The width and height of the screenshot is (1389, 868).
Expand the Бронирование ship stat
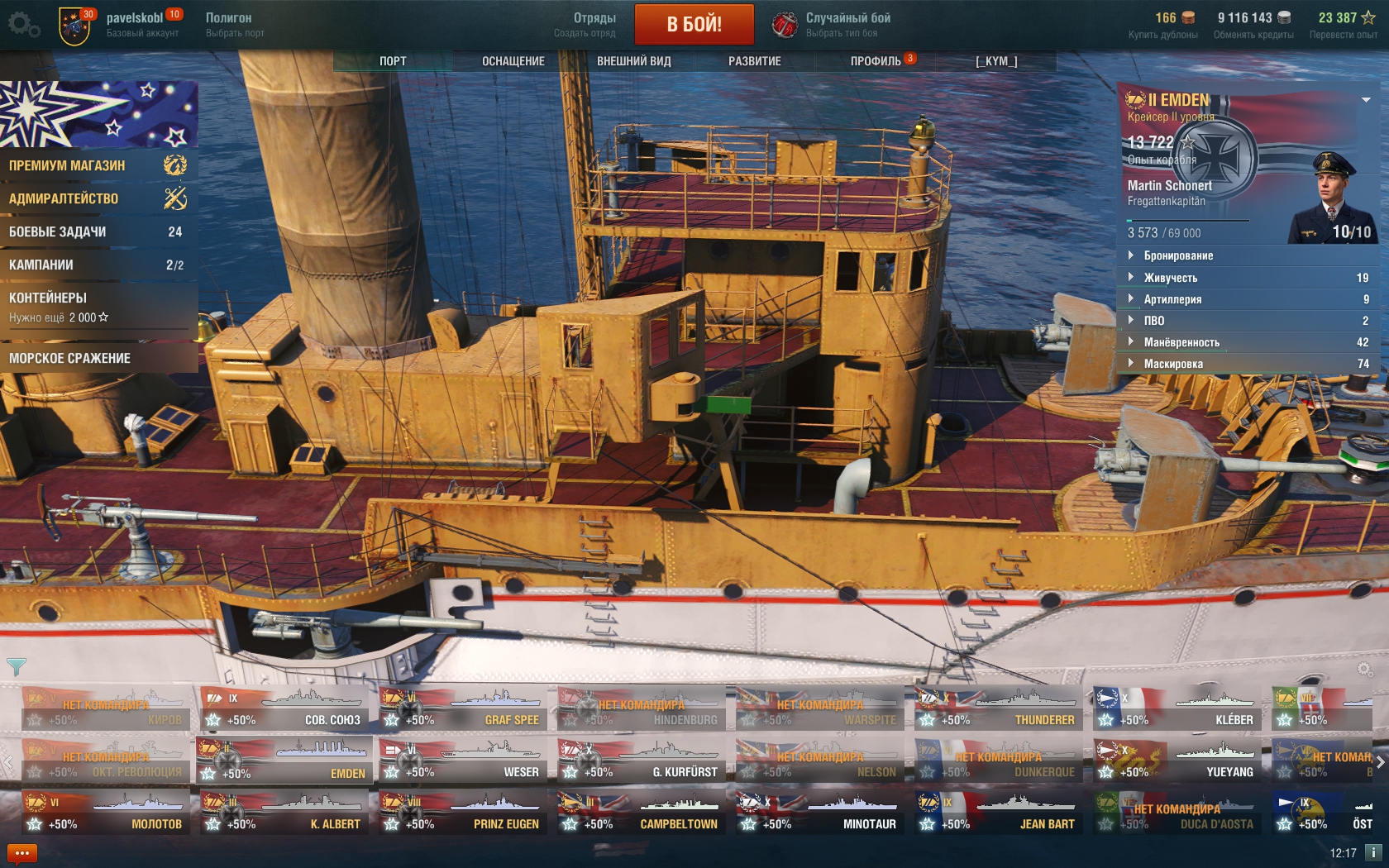(x=1178, y=256)
